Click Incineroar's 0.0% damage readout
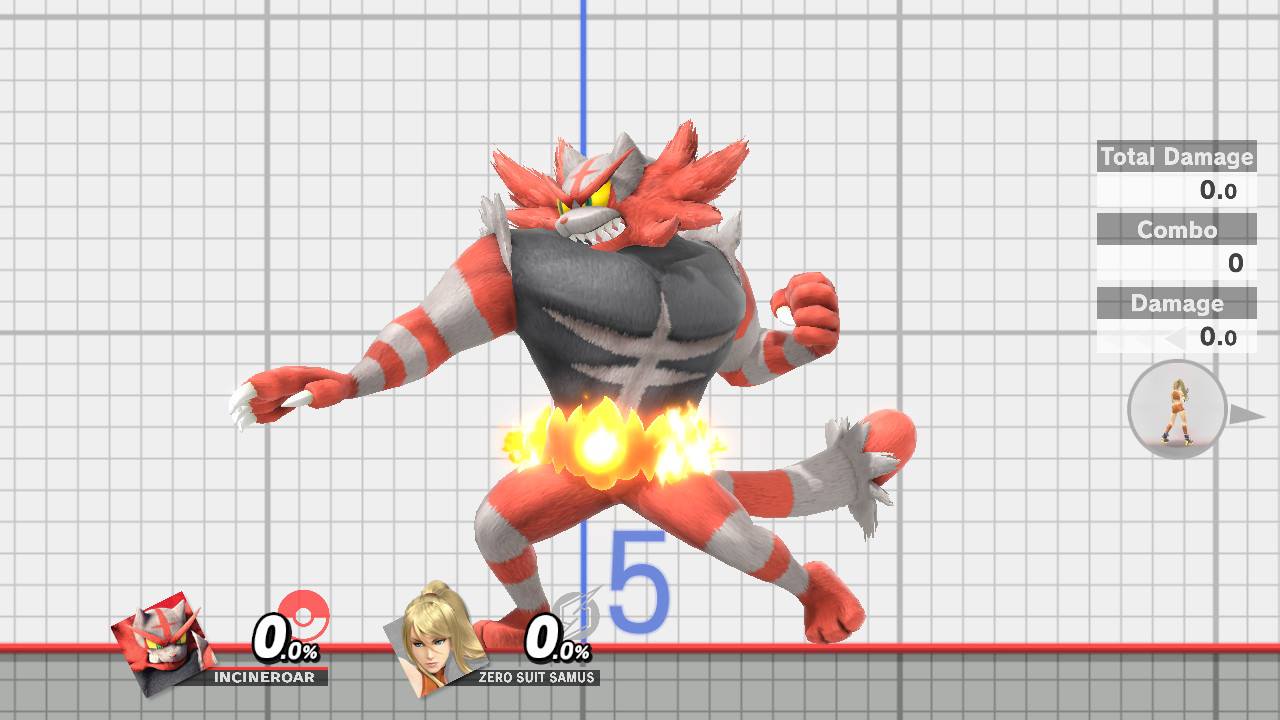 283,640
